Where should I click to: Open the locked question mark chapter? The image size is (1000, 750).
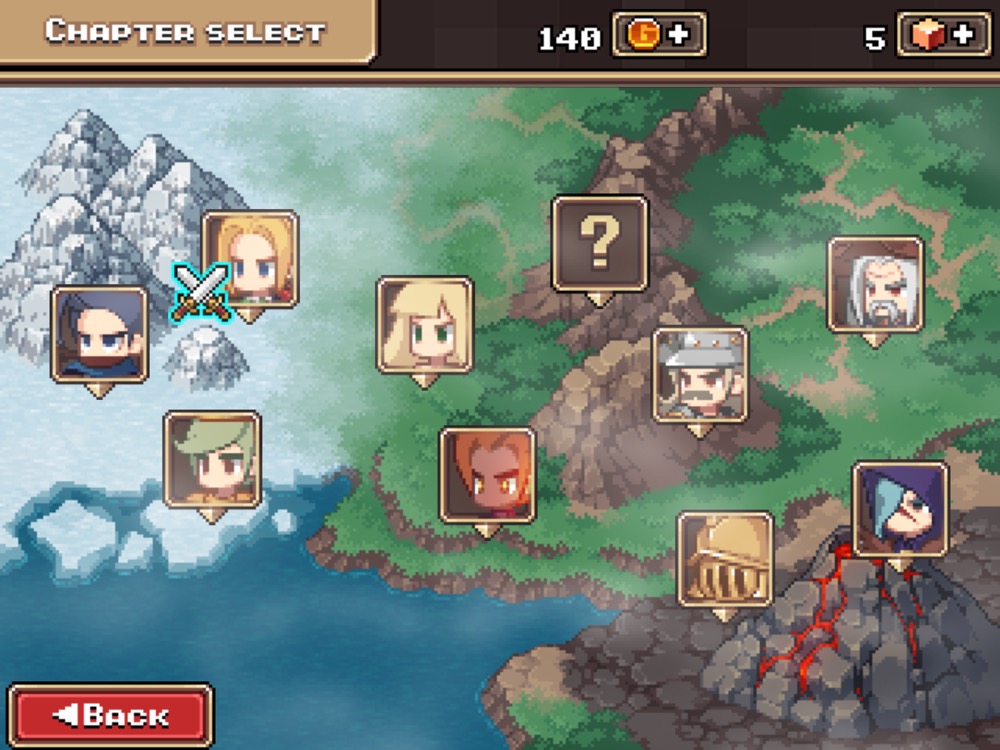(600, 243)
